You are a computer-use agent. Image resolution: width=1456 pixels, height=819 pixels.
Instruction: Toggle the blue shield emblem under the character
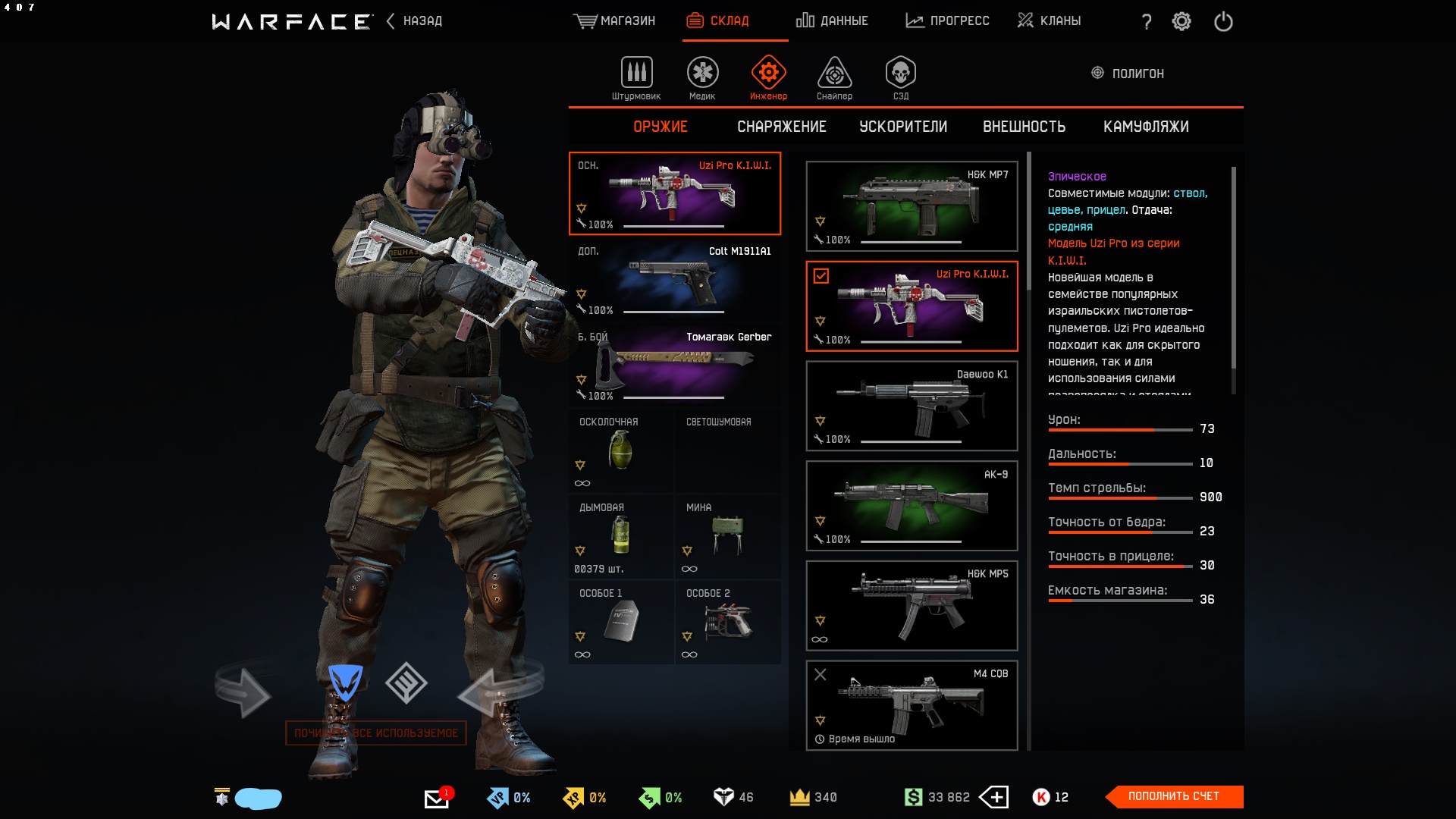347,683
